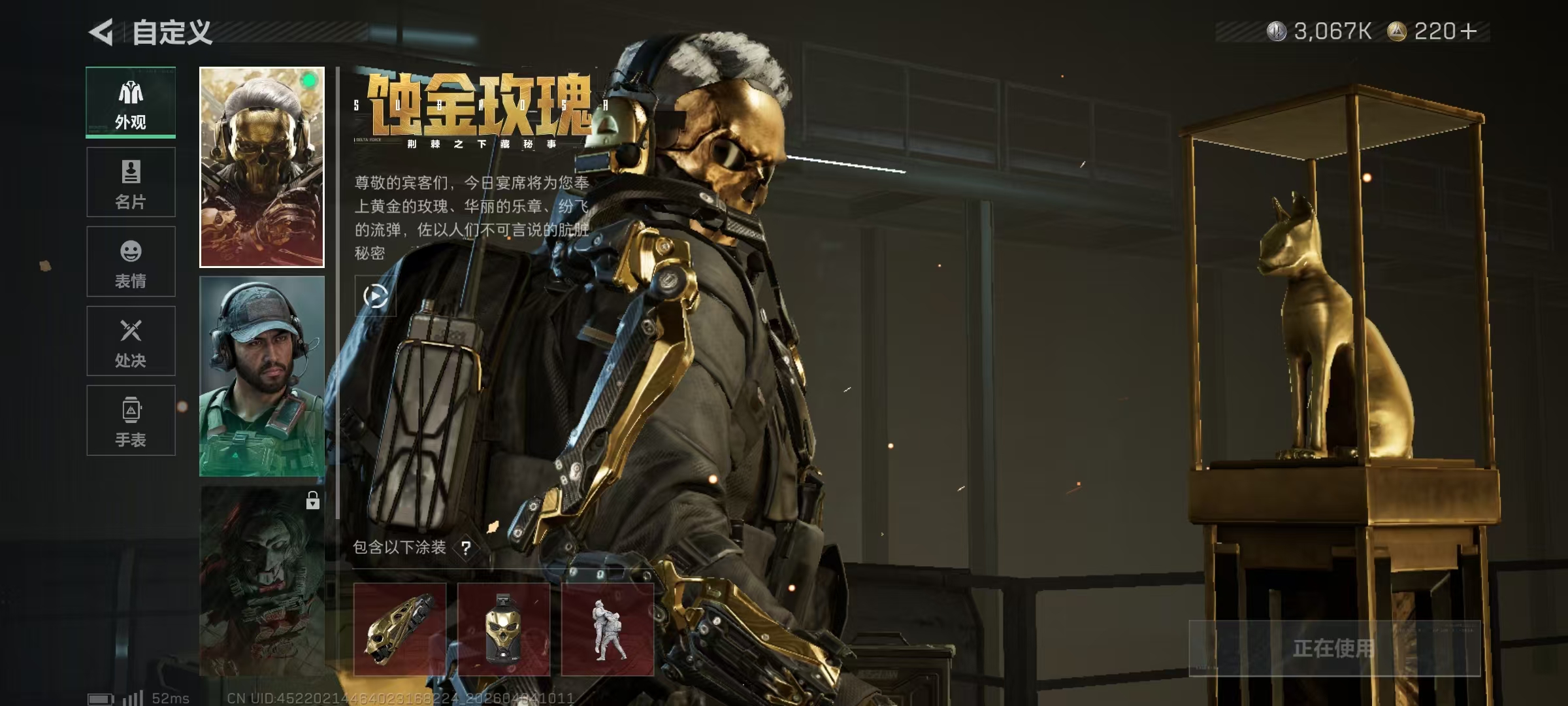Click the 正在使用 in-use button
1568x706 pixels.
(x=1333, y=648)
